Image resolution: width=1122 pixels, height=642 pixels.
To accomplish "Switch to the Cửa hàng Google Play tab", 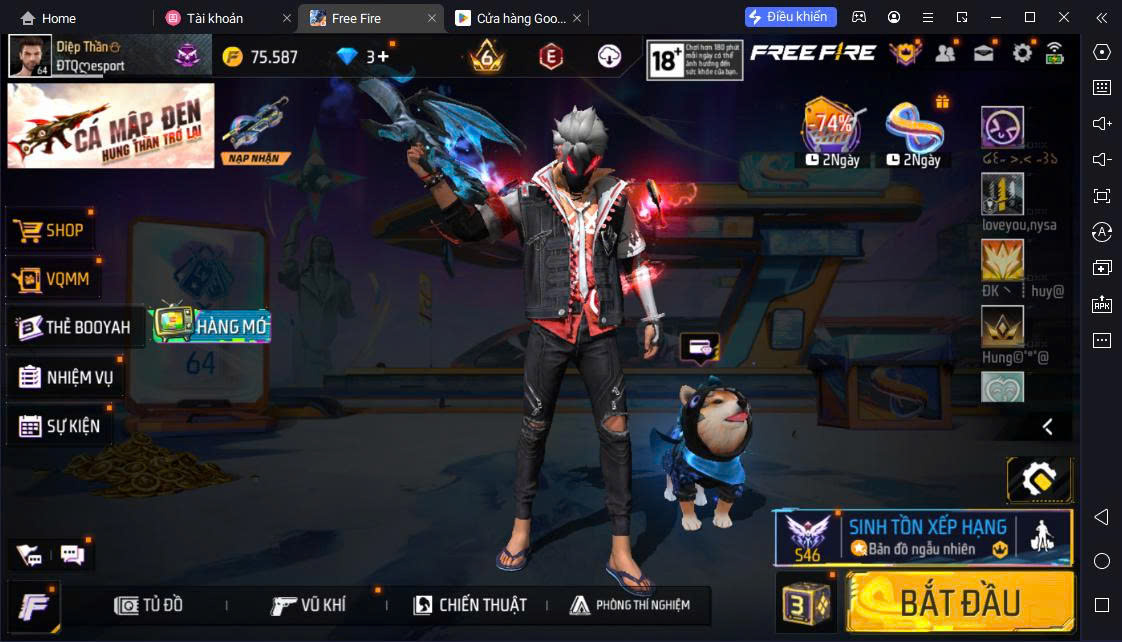I will coord(510,18).
